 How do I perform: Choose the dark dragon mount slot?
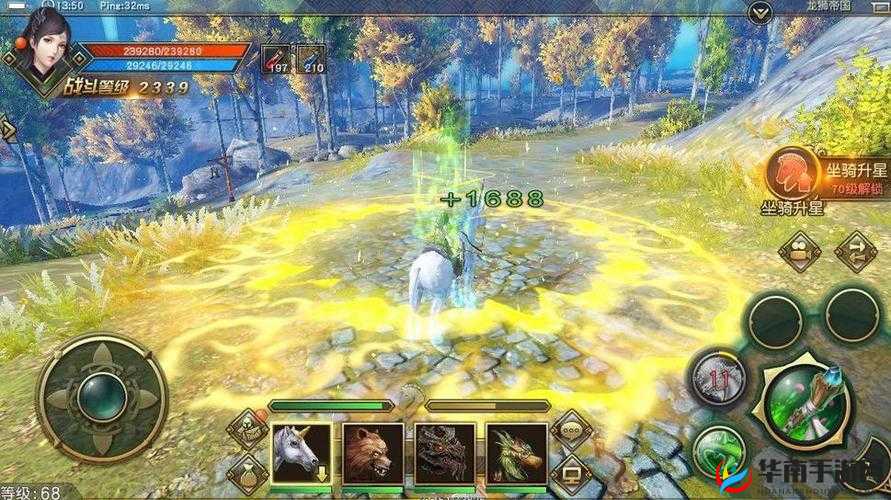click(445, 453)
